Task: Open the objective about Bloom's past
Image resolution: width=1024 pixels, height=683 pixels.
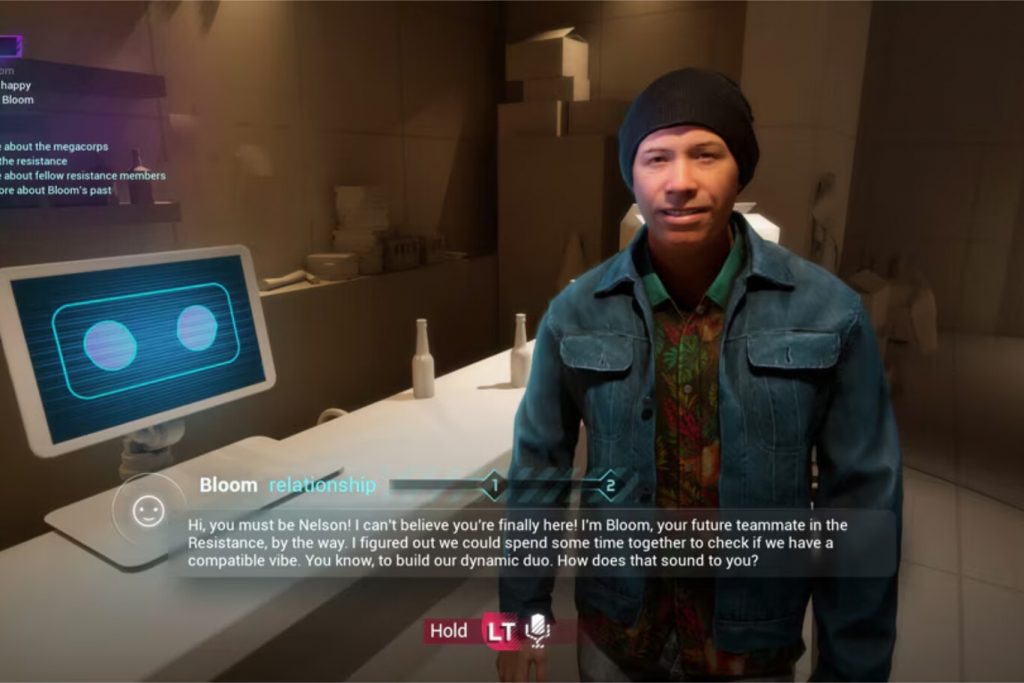Action: click(x=55, y=190)
